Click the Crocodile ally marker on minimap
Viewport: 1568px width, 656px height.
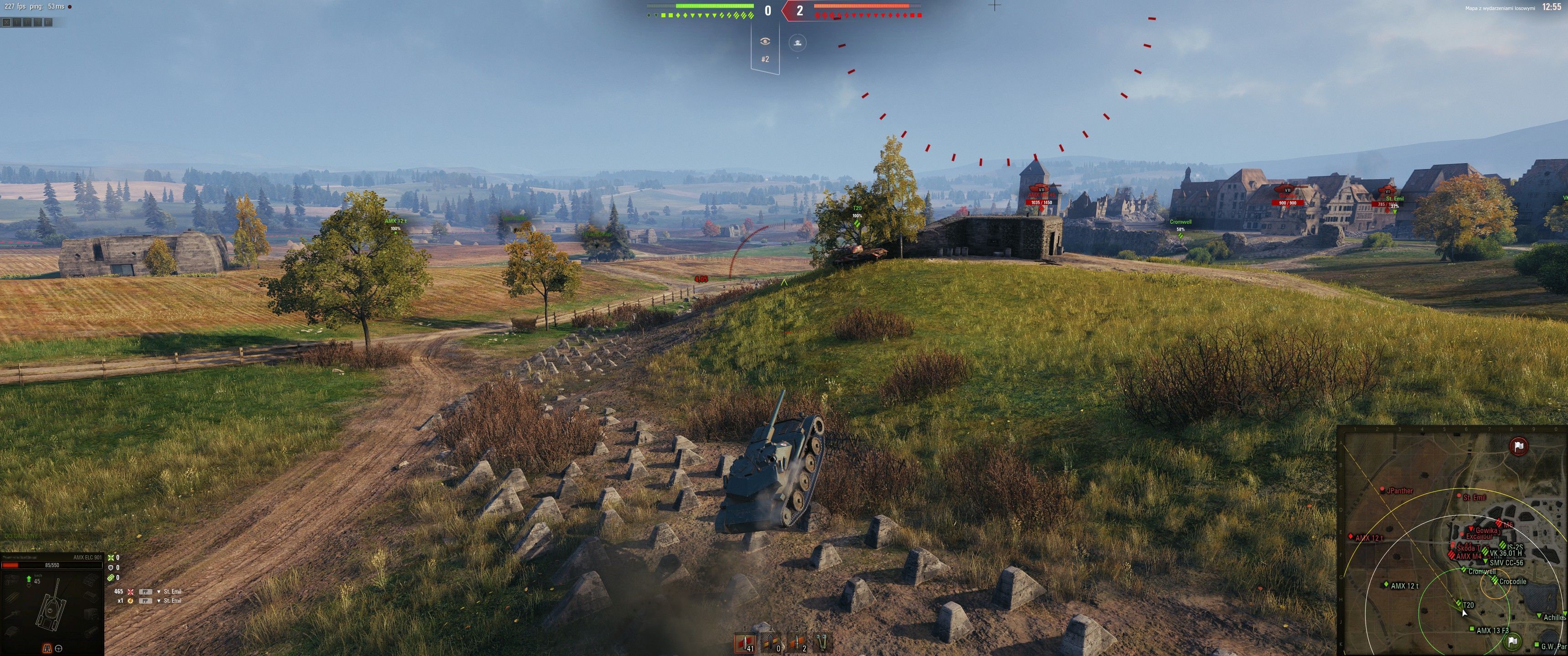1494,581
